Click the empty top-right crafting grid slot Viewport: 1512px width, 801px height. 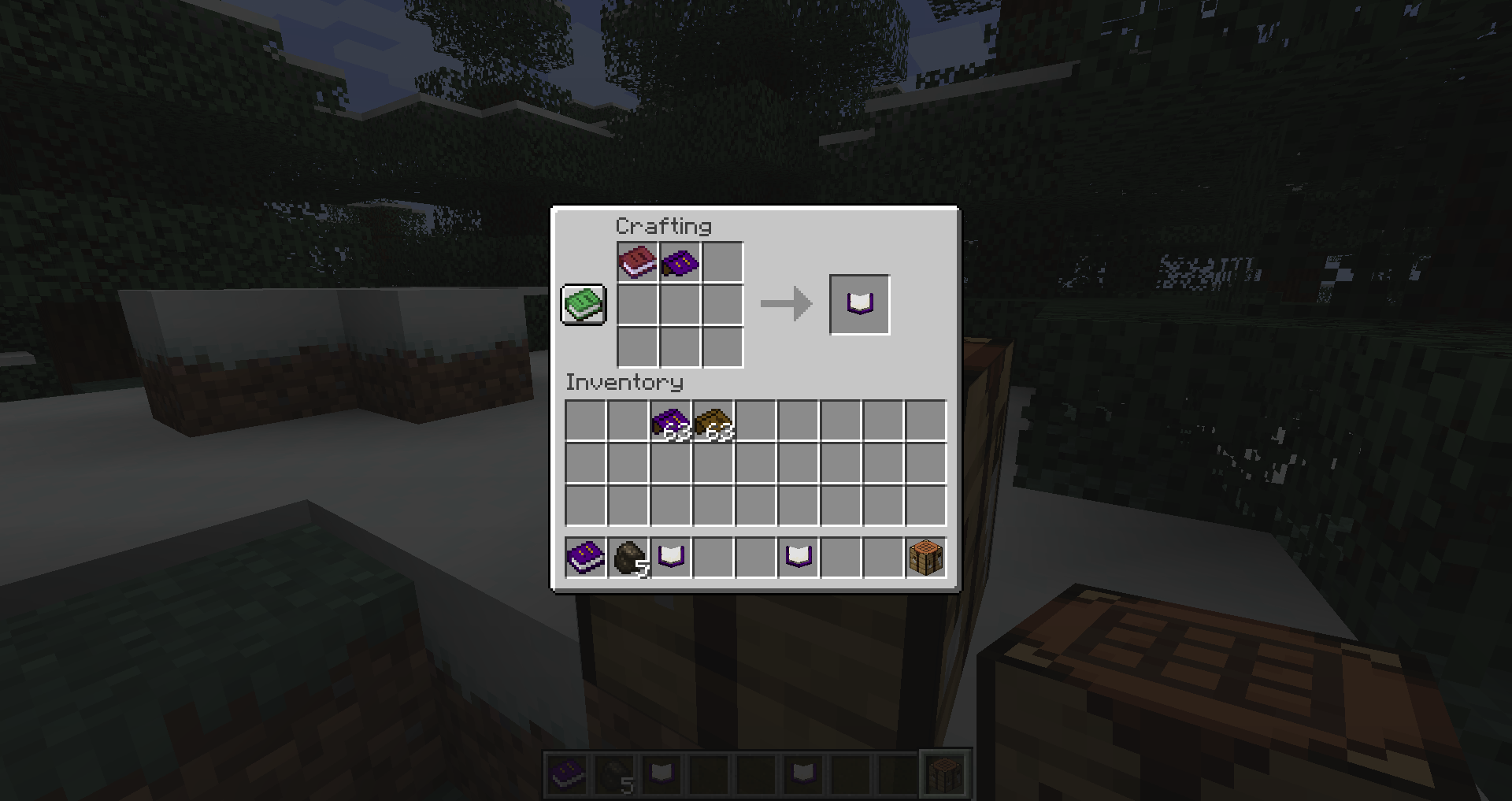[x=723, y=261]
